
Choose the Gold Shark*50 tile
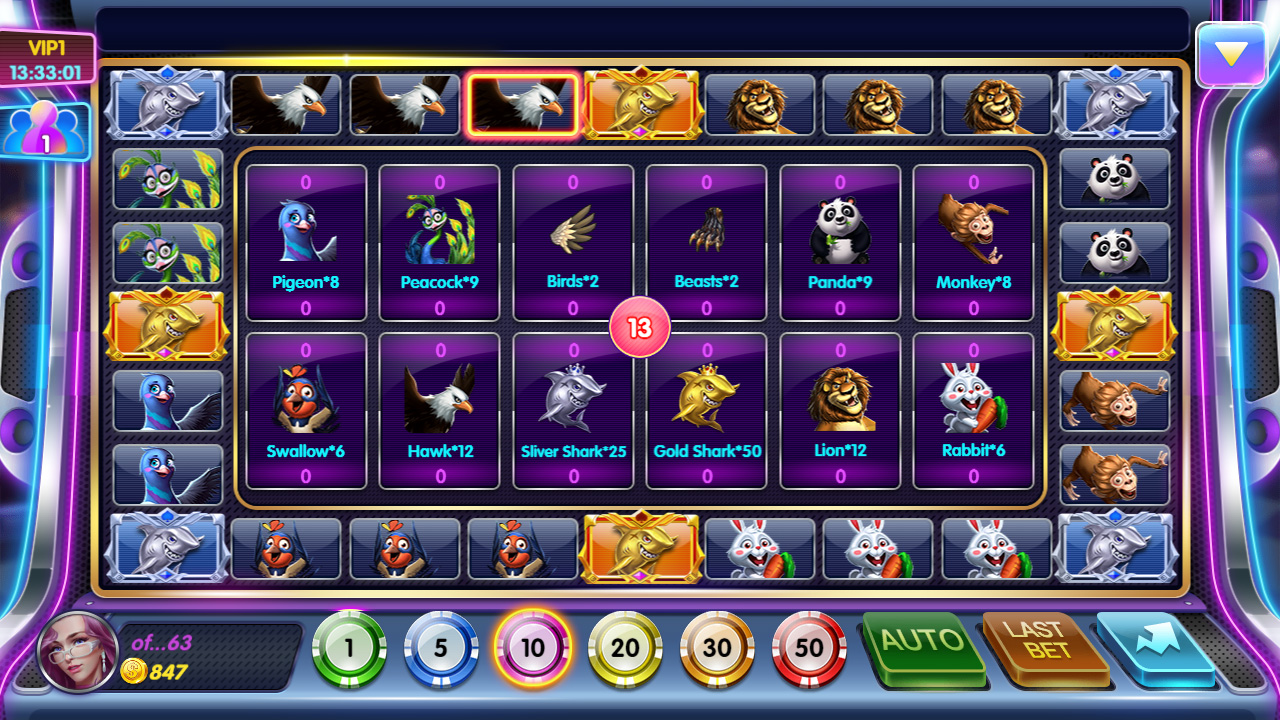706,411
